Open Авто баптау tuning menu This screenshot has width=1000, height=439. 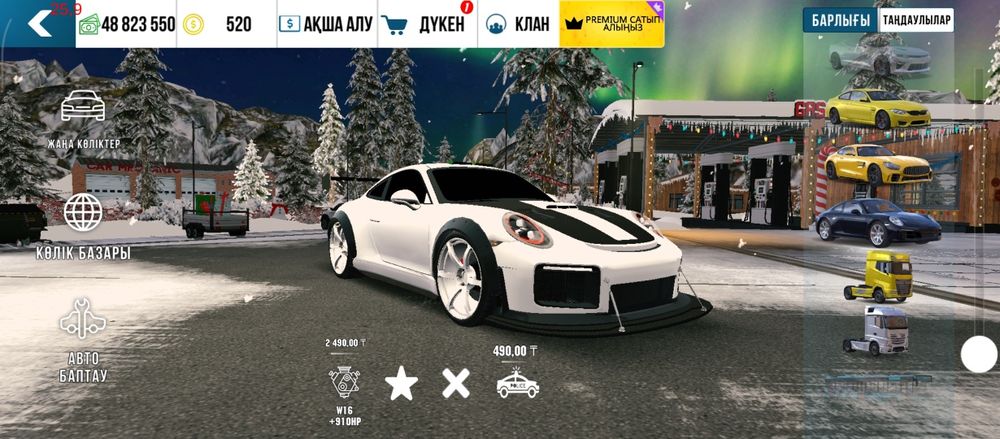click(84, 340)
